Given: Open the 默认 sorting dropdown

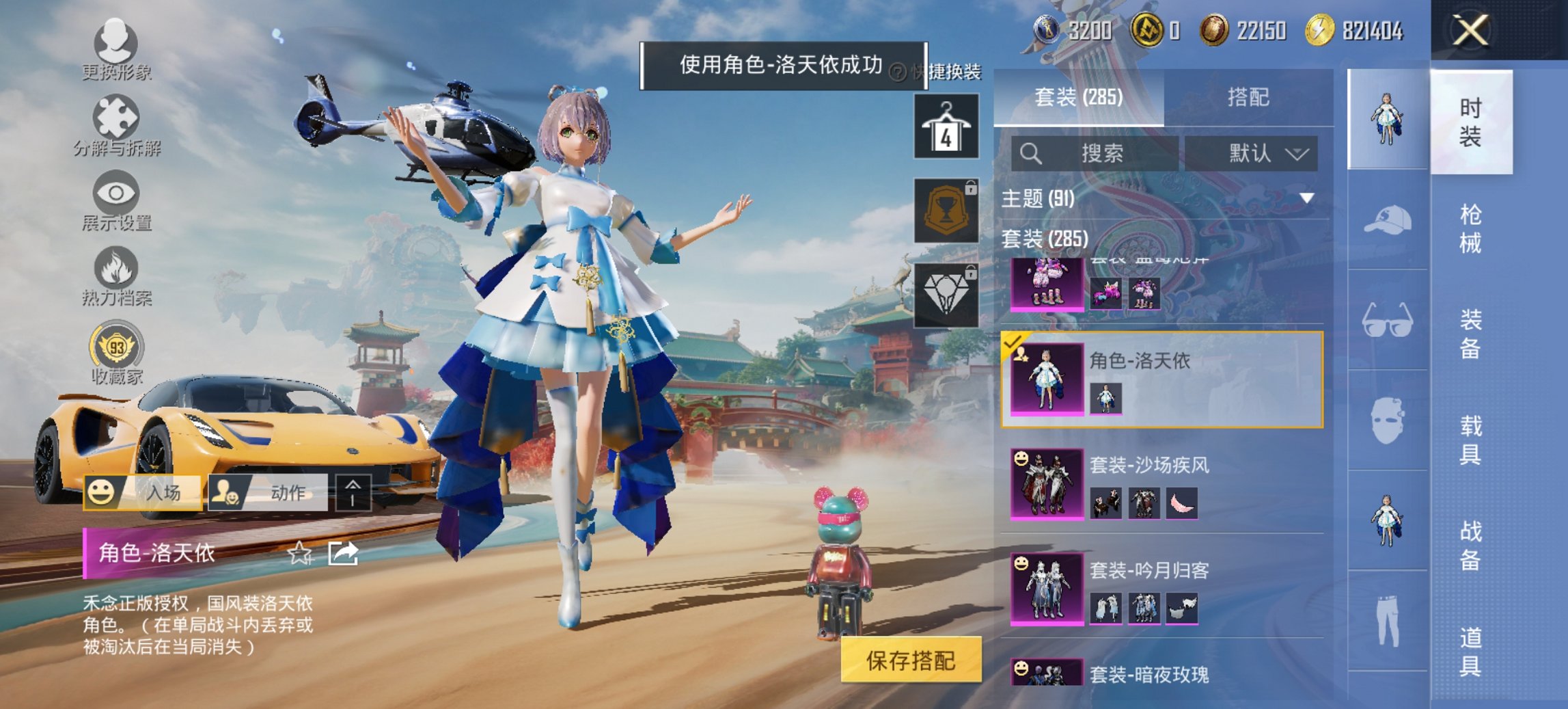Looking at the screenshot, I should [1264, 152].
